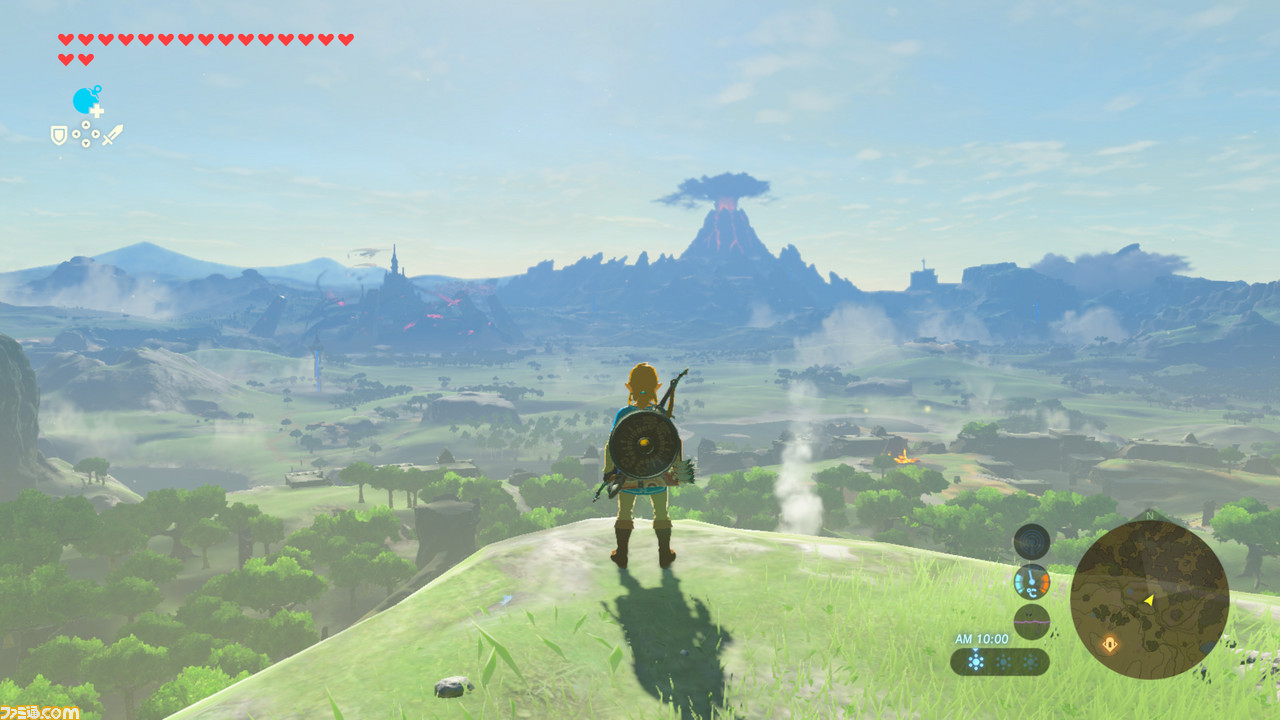Click the plus sign beside the bomb rune
The width and height of the screenshot is (1280, 720).
[x=97, y=110]
